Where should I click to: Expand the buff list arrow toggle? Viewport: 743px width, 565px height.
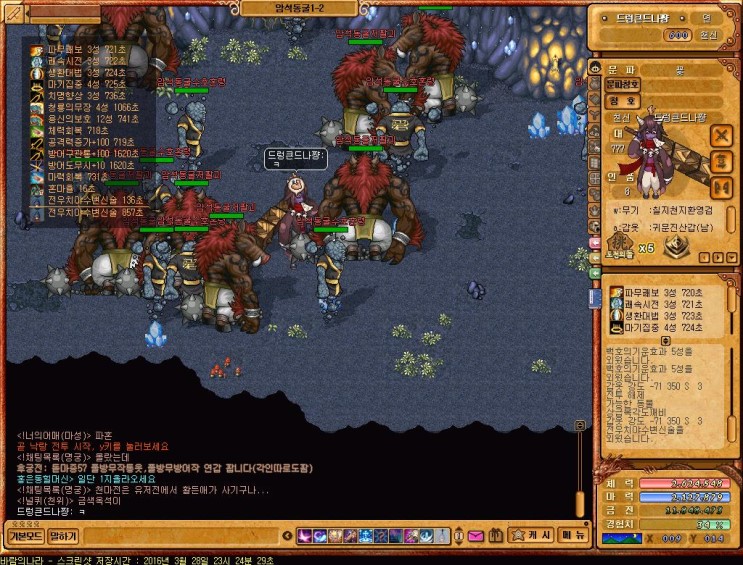[667, 340]
